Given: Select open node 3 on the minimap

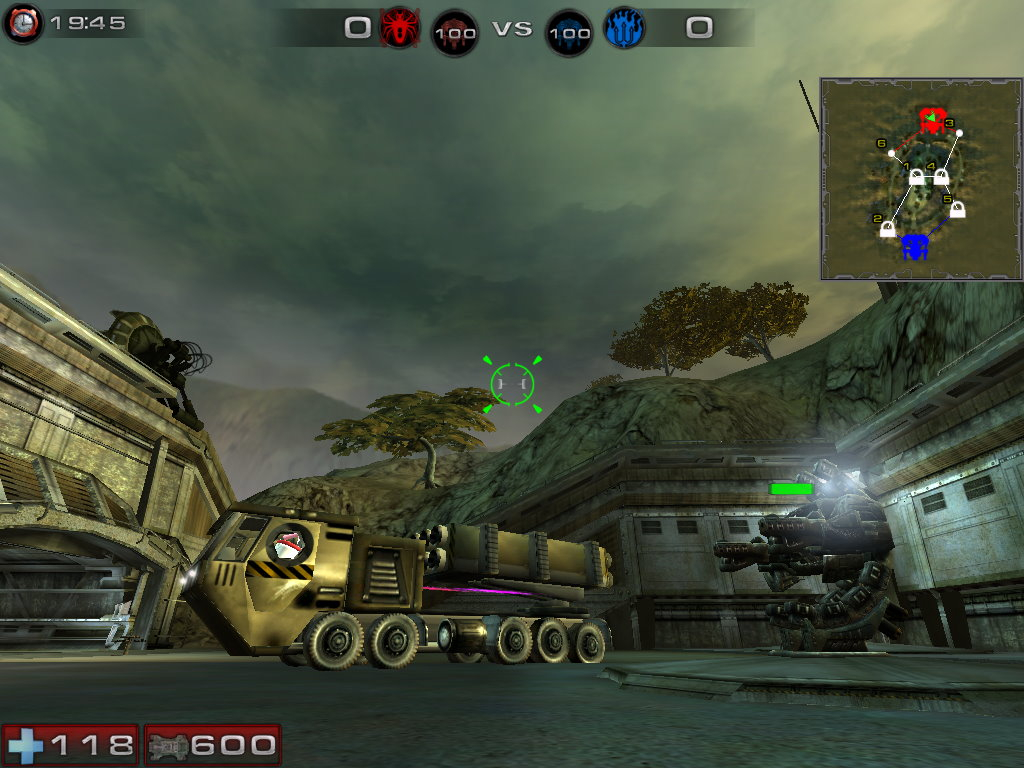Looking at the screenshot, I should (x=958, y=133).
